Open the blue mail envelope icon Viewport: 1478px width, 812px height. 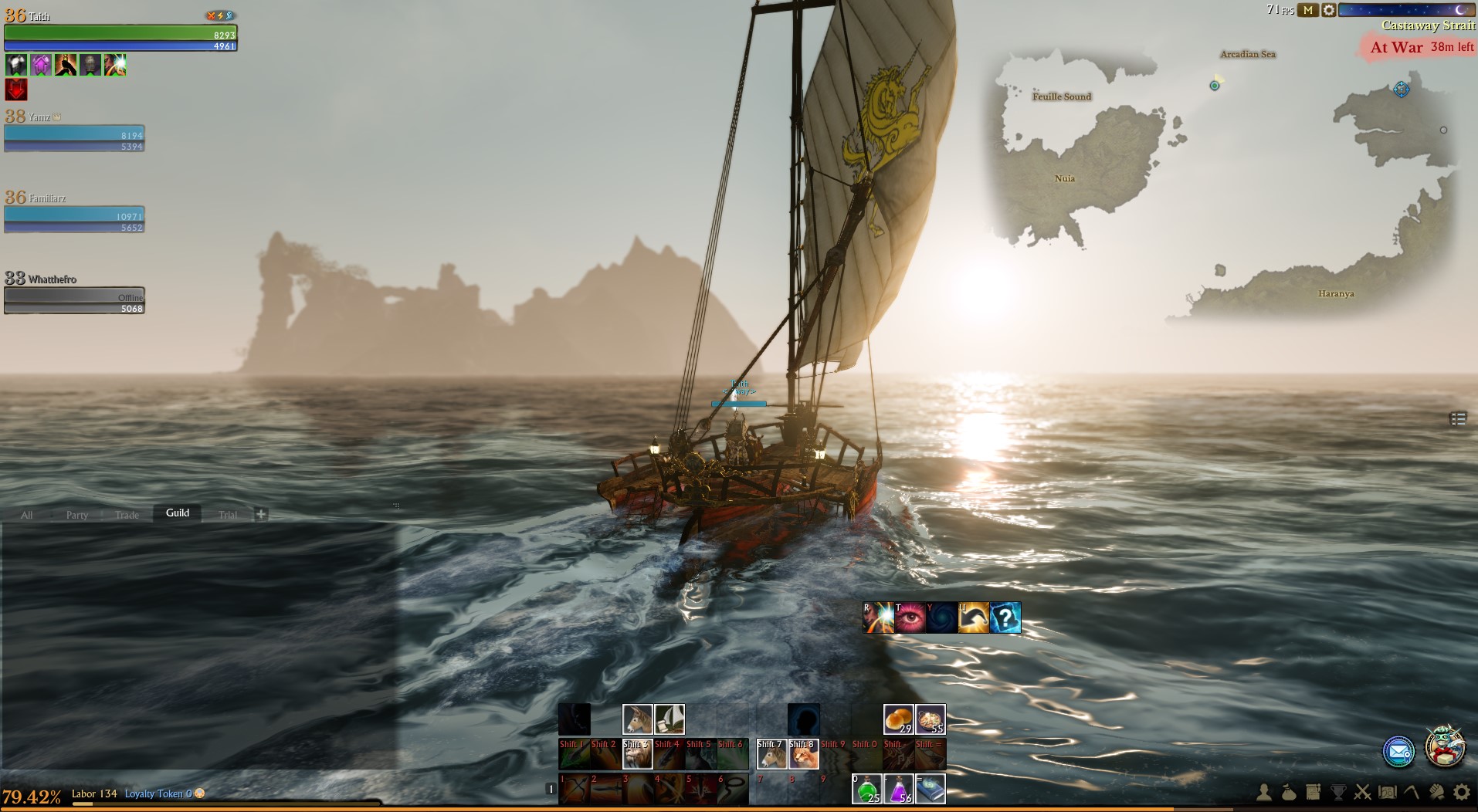tap(1398, 752)
